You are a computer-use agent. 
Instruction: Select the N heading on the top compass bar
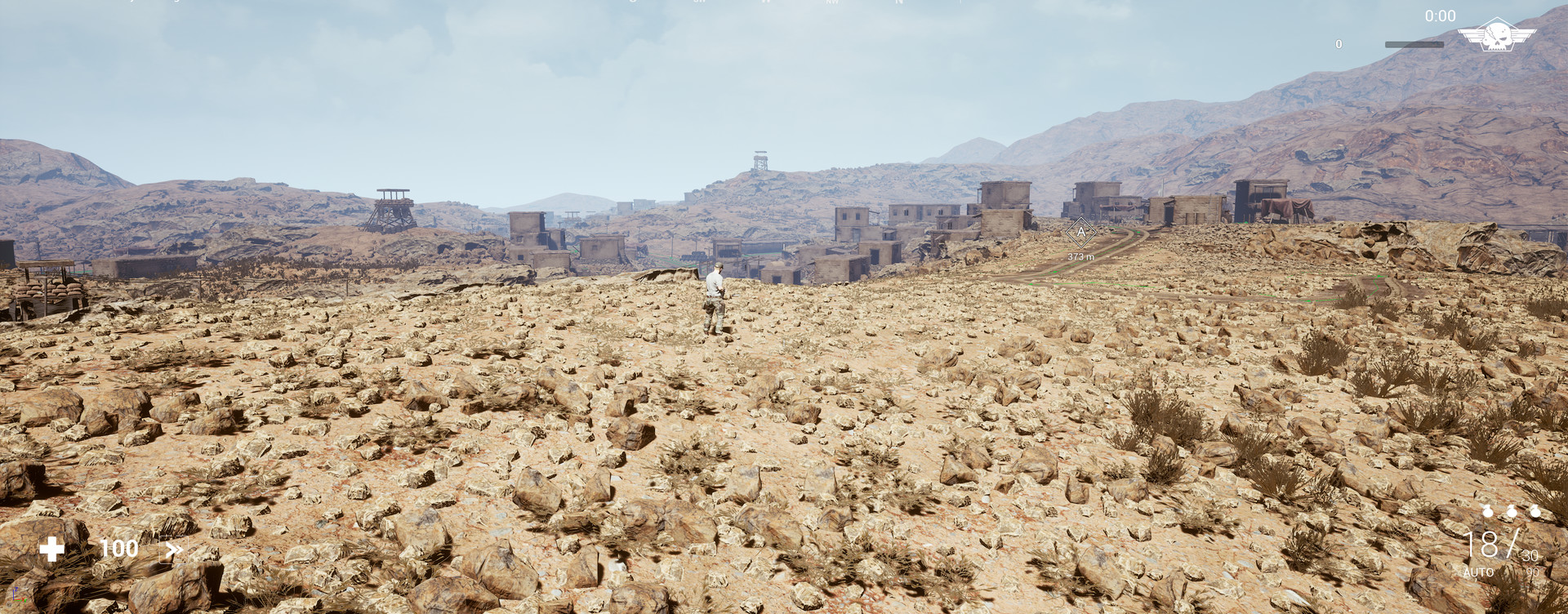click(x=898, y=4)
